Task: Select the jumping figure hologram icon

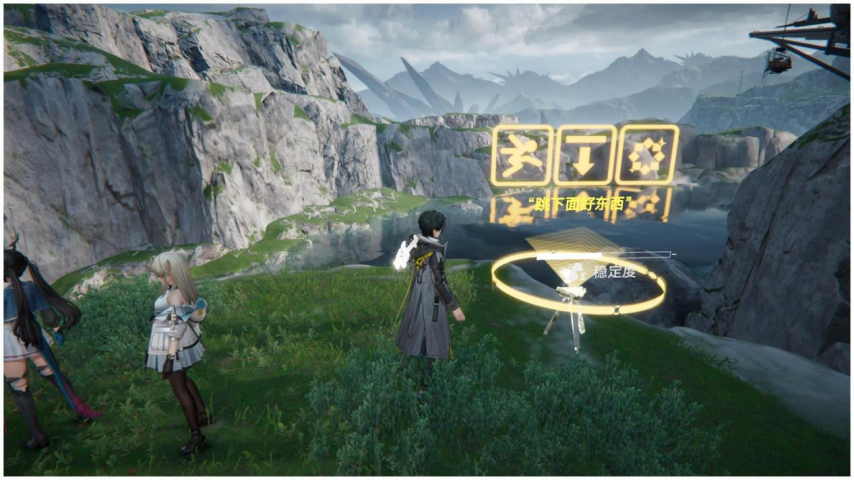Action: coord(521,155)
